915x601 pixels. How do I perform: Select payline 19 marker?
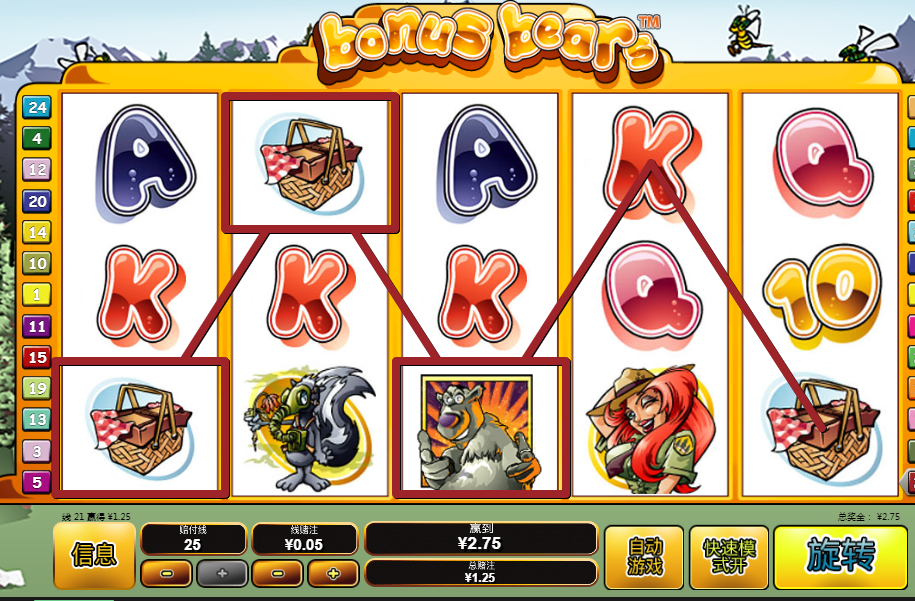pos(37,388)
